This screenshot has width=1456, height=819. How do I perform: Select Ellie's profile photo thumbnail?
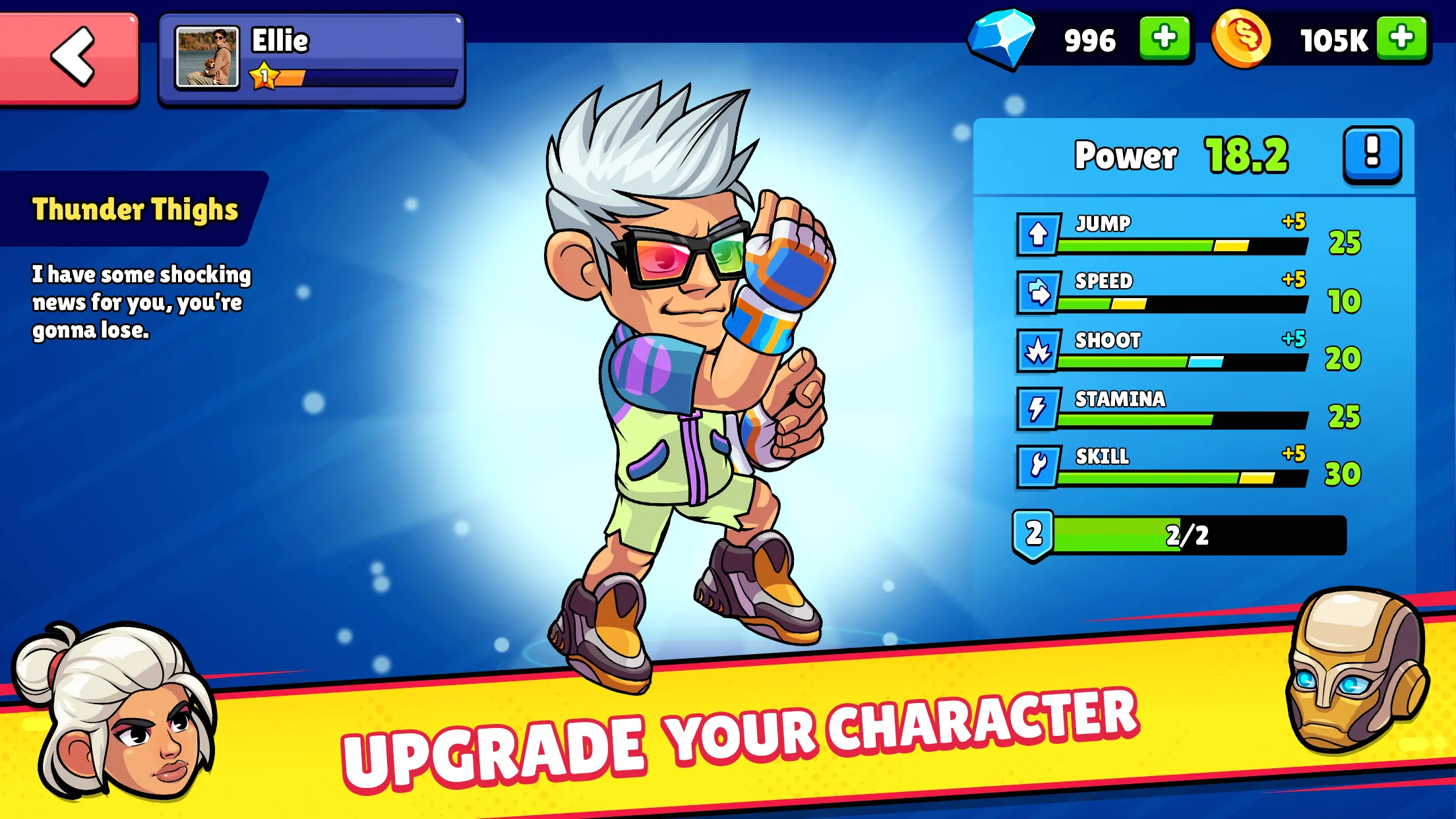tap(207, 56)
